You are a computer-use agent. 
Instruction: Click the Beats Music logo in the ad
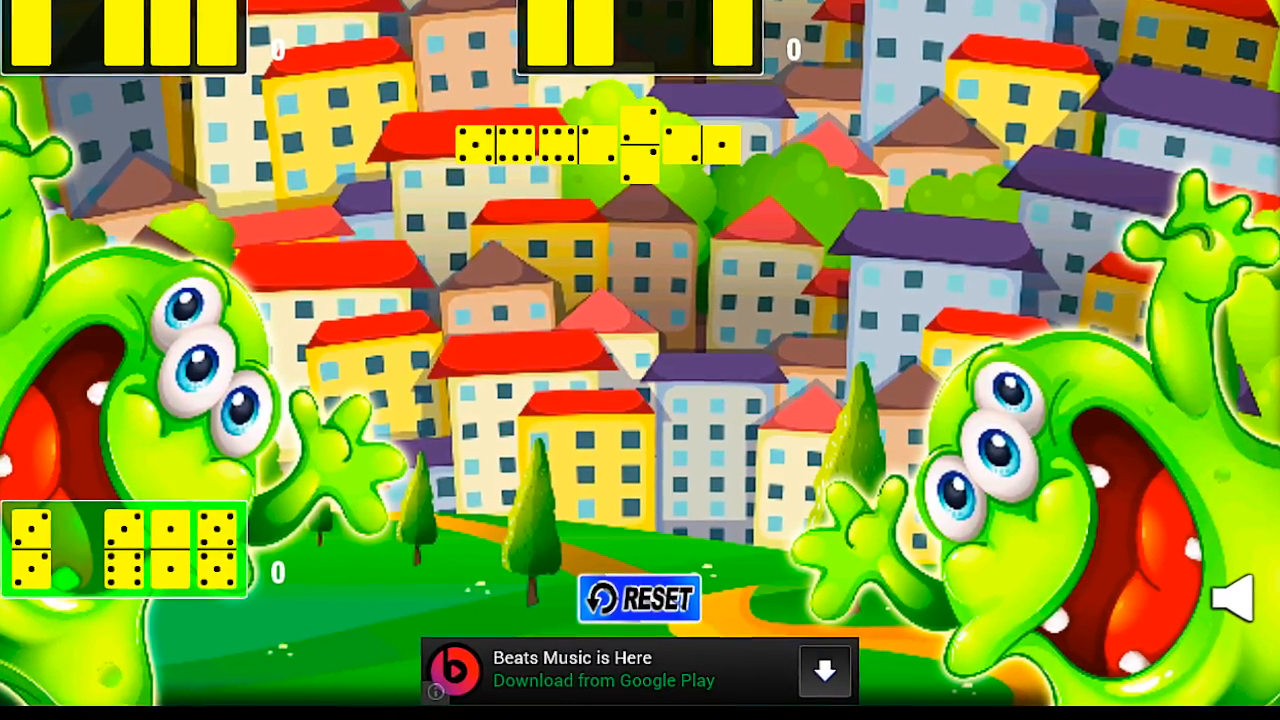coord(455,670)
